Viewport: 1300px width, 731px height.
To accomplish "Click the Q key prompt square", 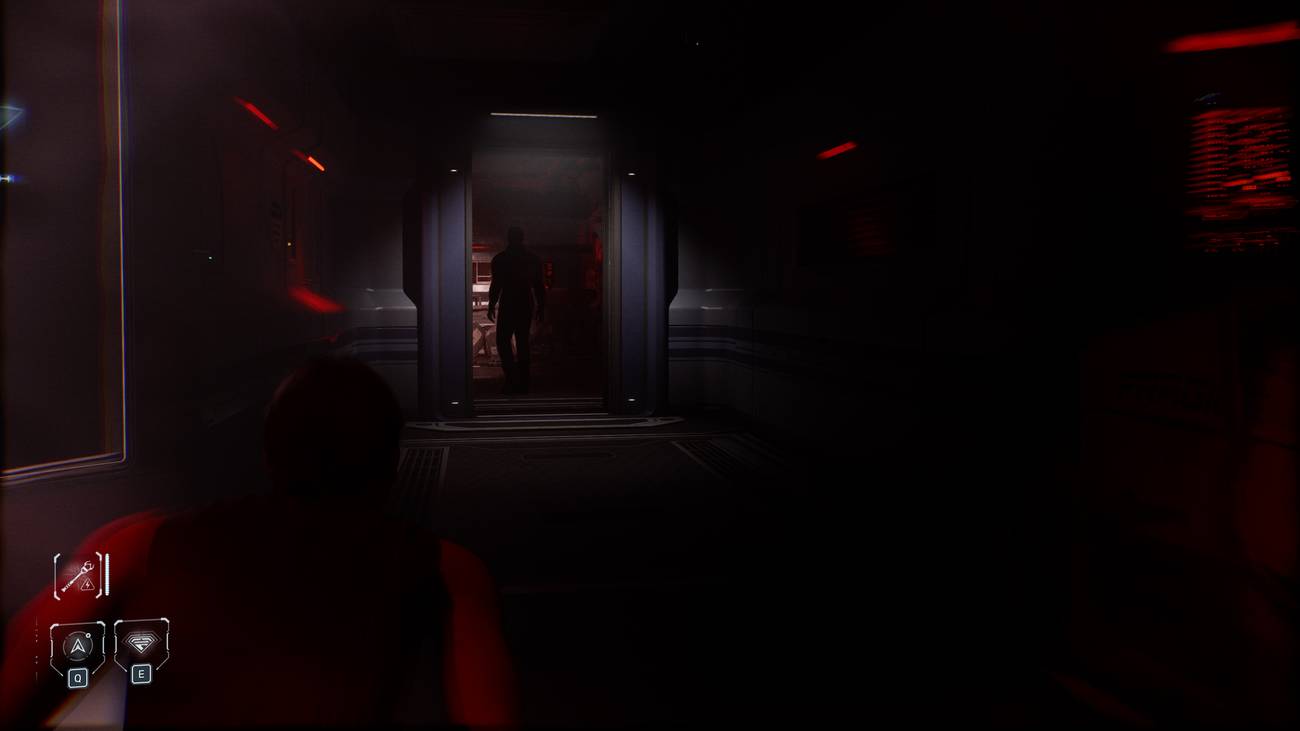I will (78, 676).
